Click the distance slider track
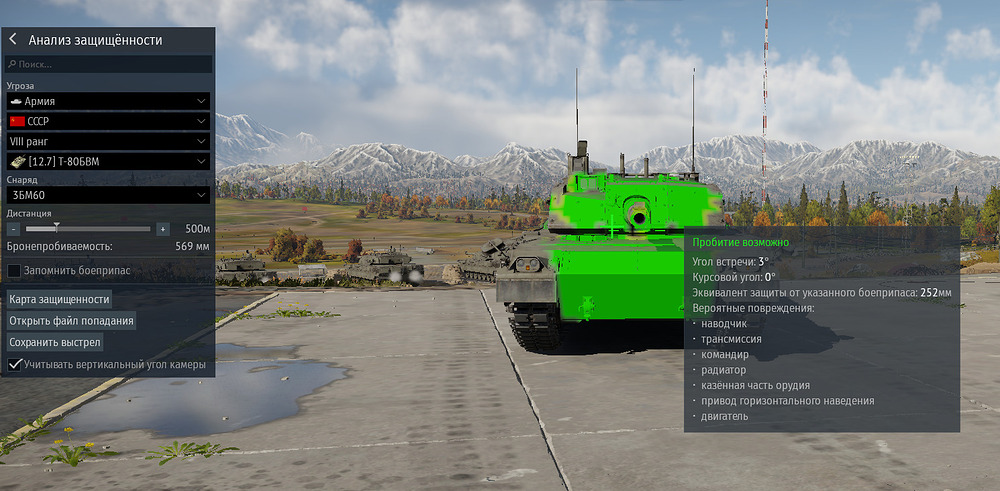 point(88,229)
